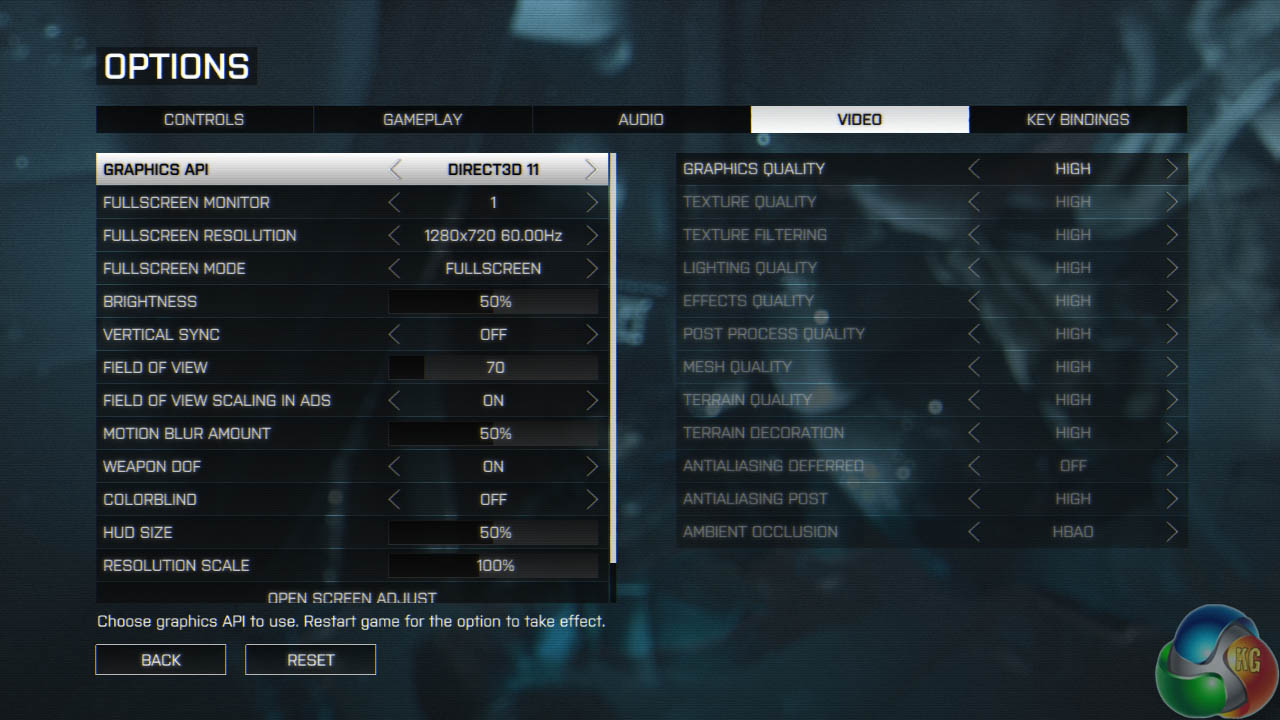Image resolution: width=1280 pixels, height=720 pixels.
Task: Adjust the HUD Size slider
Action: point(494,533)
